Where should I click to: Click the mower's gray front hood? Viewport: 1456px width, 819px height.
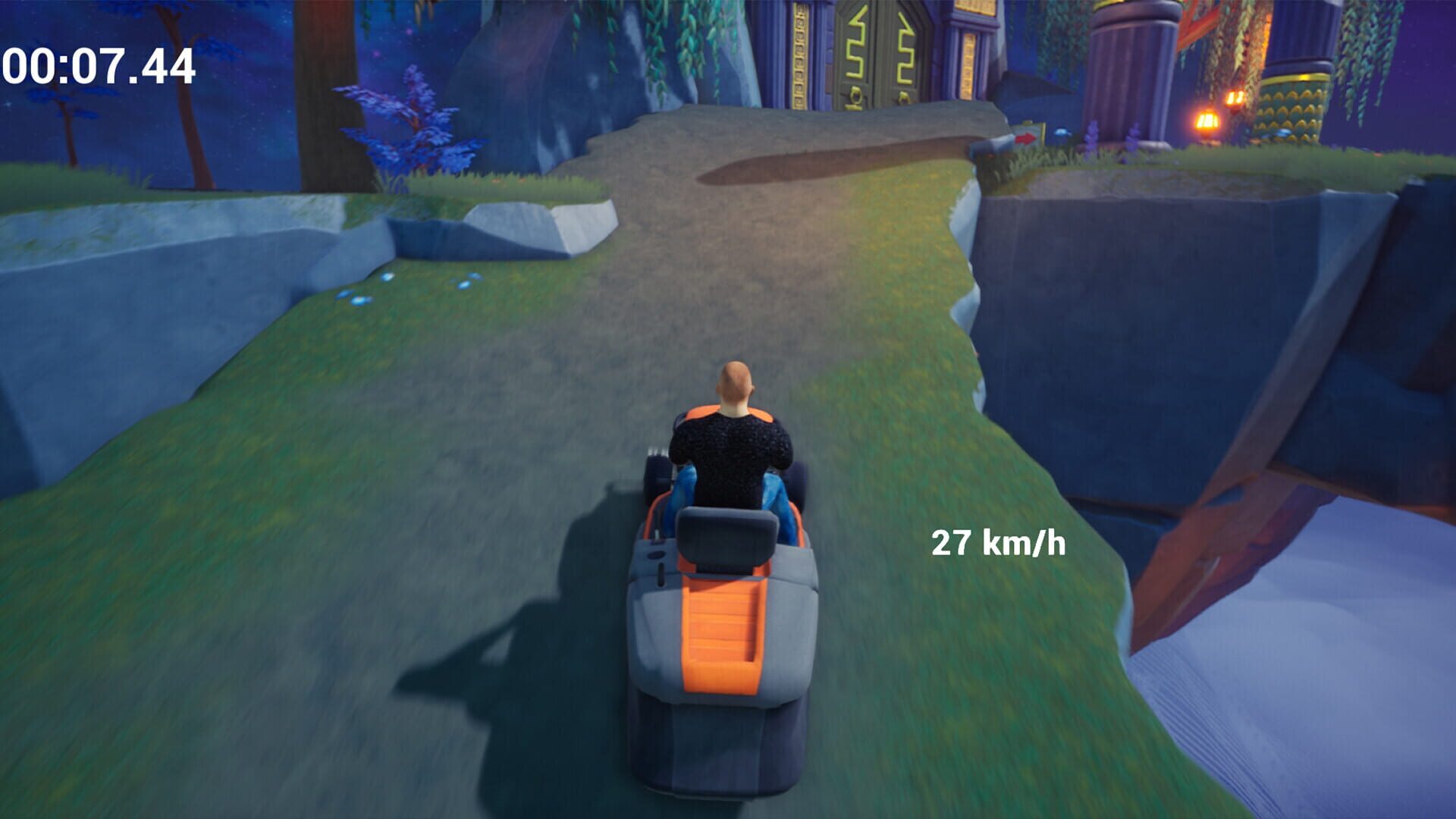720,728
